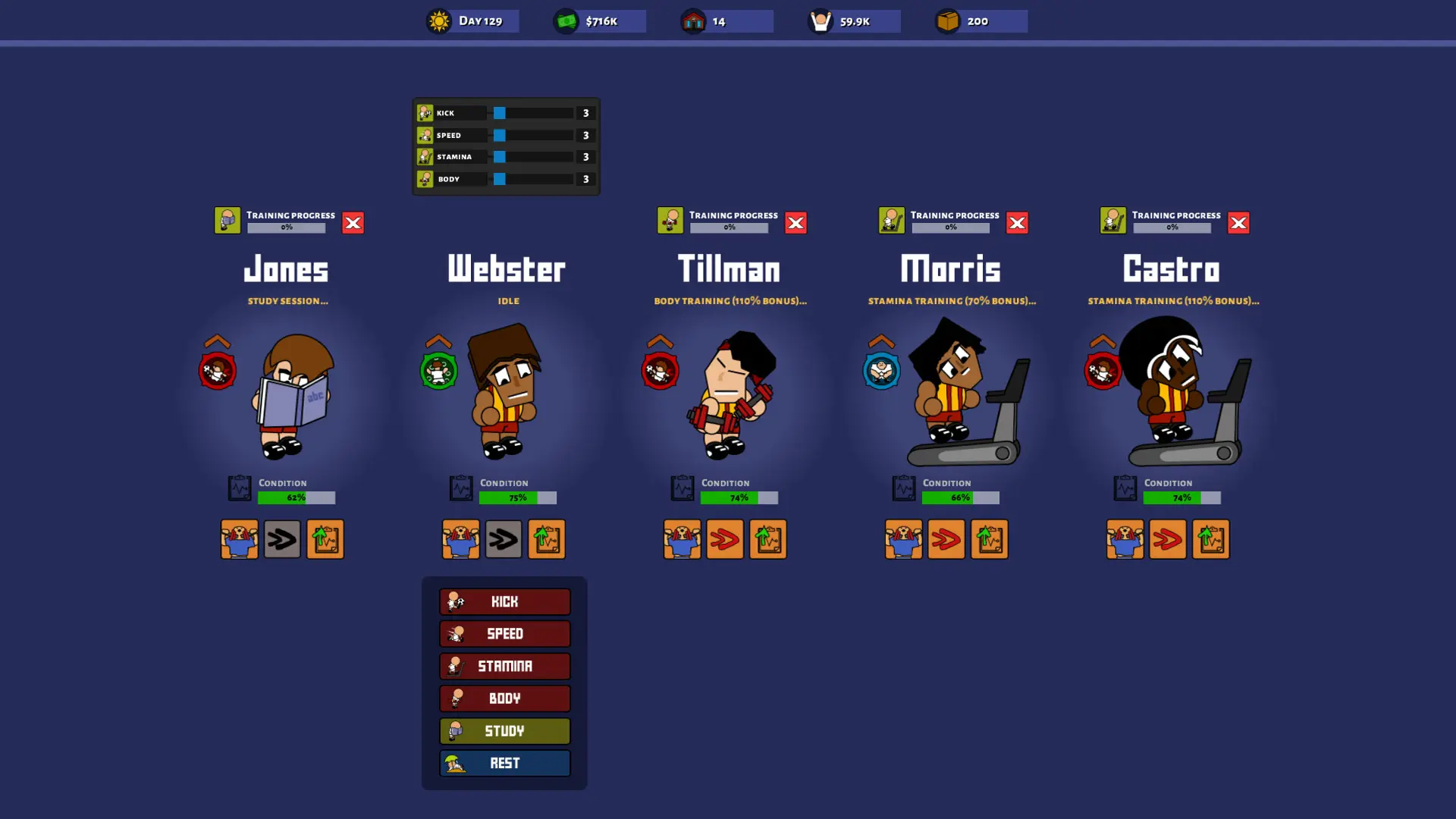
Task: Click Tillman's red double-arrow button
Action: 725,539
